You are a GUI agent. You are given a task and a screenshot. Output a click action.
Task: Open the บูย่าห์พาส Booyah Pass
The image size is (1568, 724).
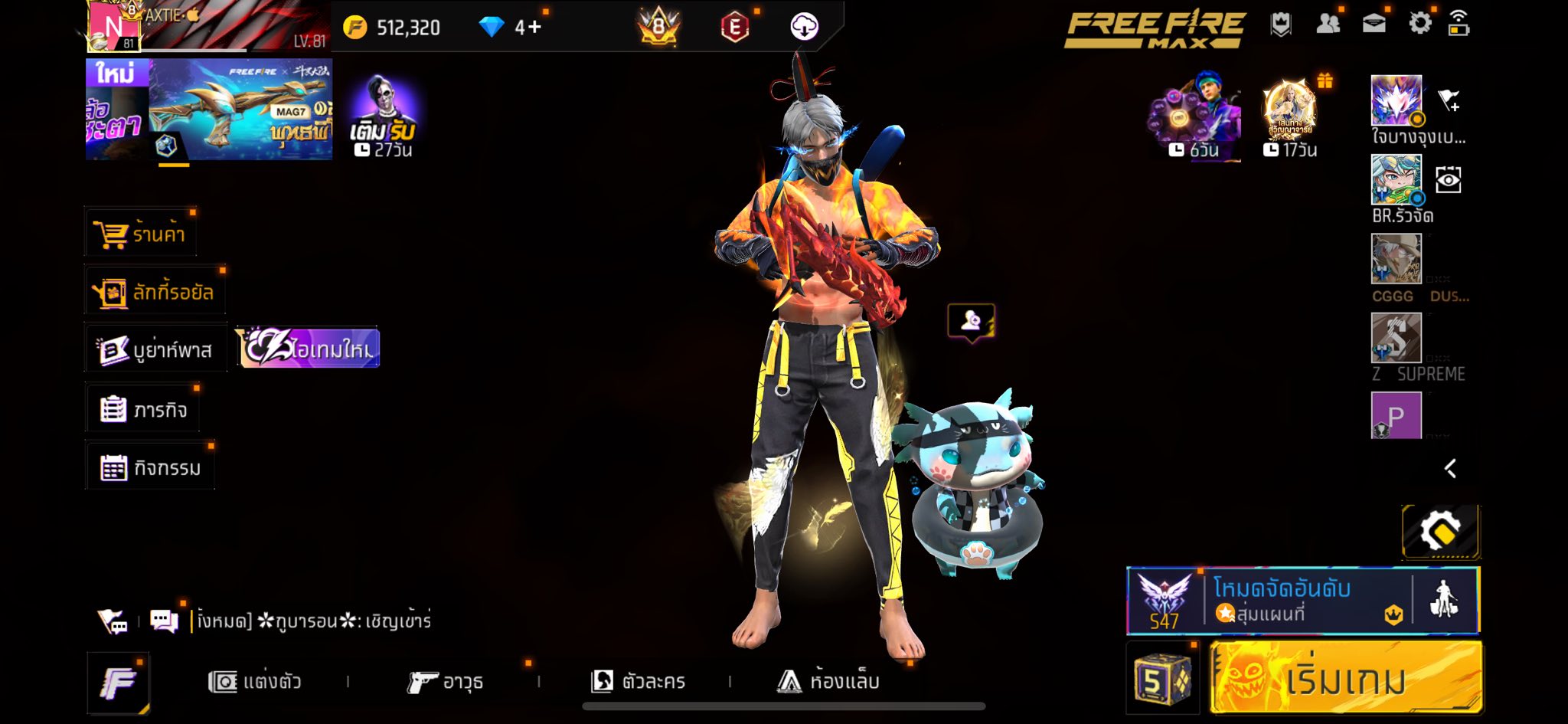(156, 350)
